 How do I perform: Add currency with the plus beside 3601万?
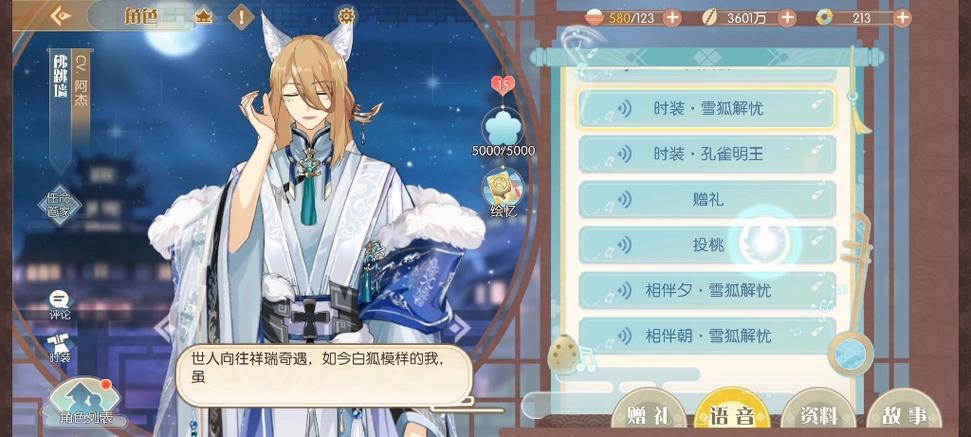pyautogui.click(x=787, y=18)
